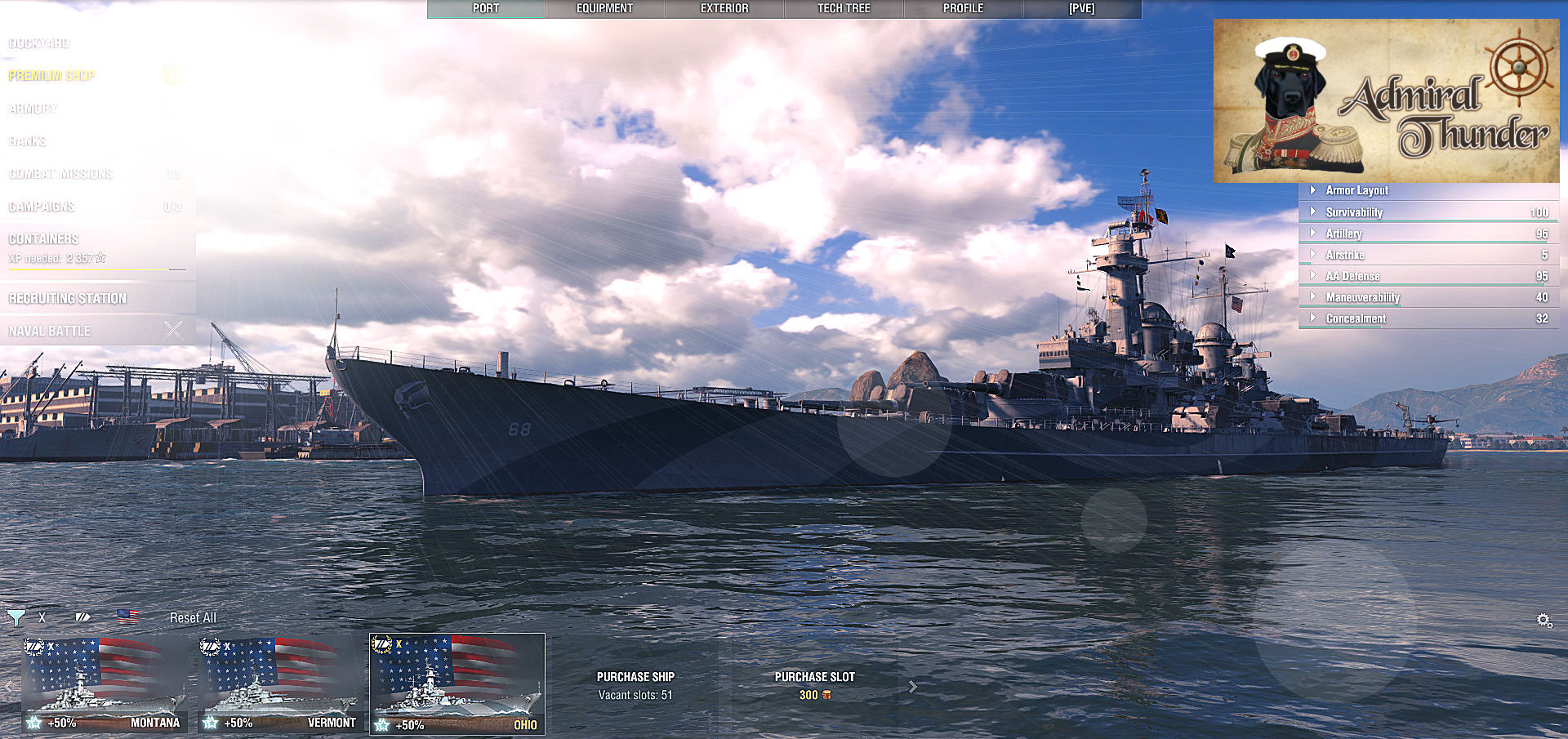Reset all carousel filters
The height and width of the screenshot is (739, 1568).
click(x=193, y=618)
